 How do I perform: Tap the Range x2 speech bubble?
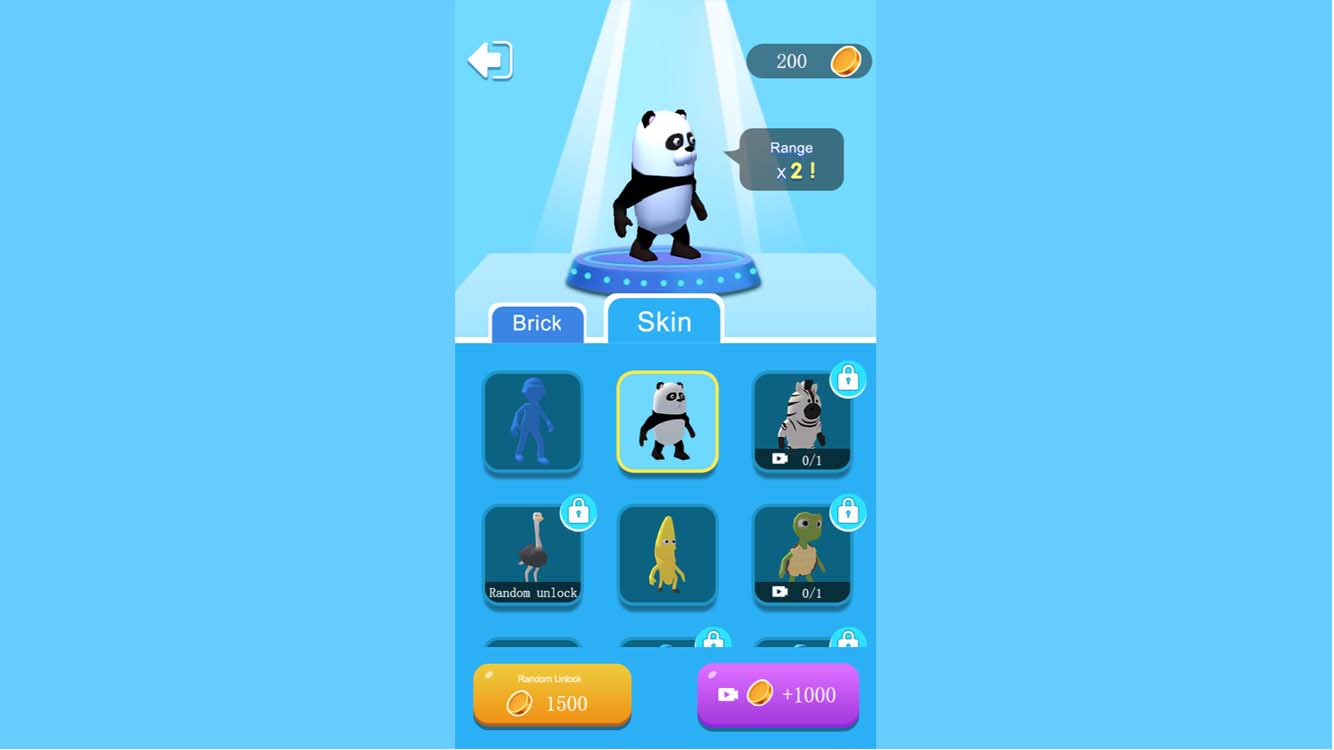pyautogui.click(x=791, y=157)
